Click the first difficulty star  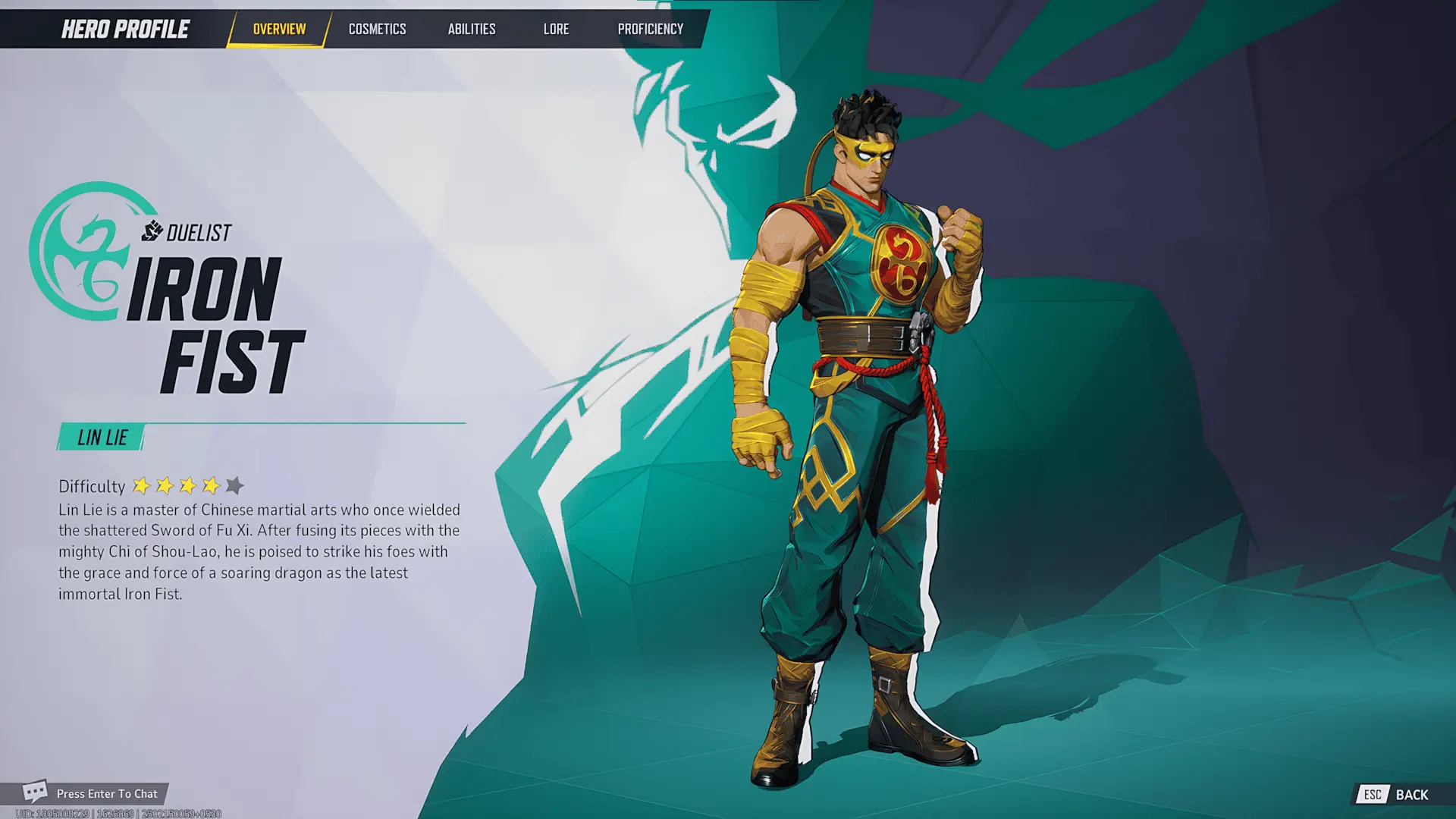tap(143, 484)
